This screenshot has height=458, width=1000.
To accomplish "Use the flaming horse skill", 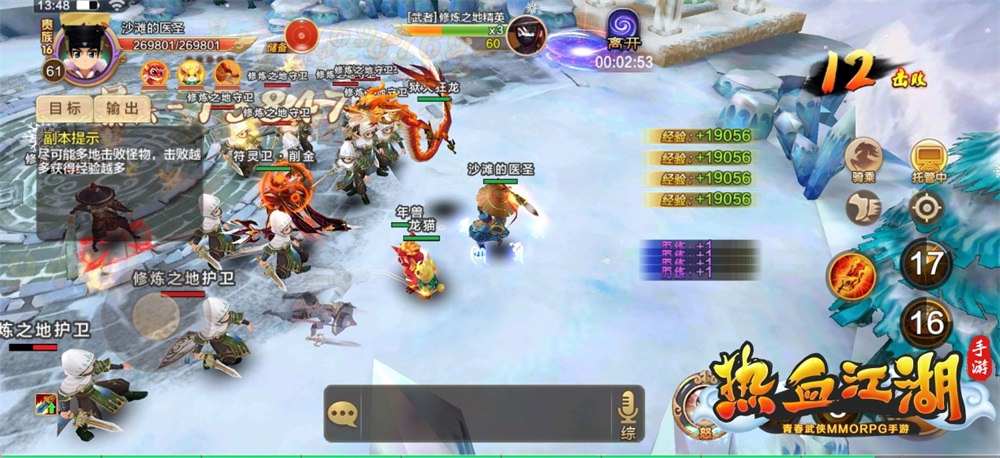I will [852, 273].
